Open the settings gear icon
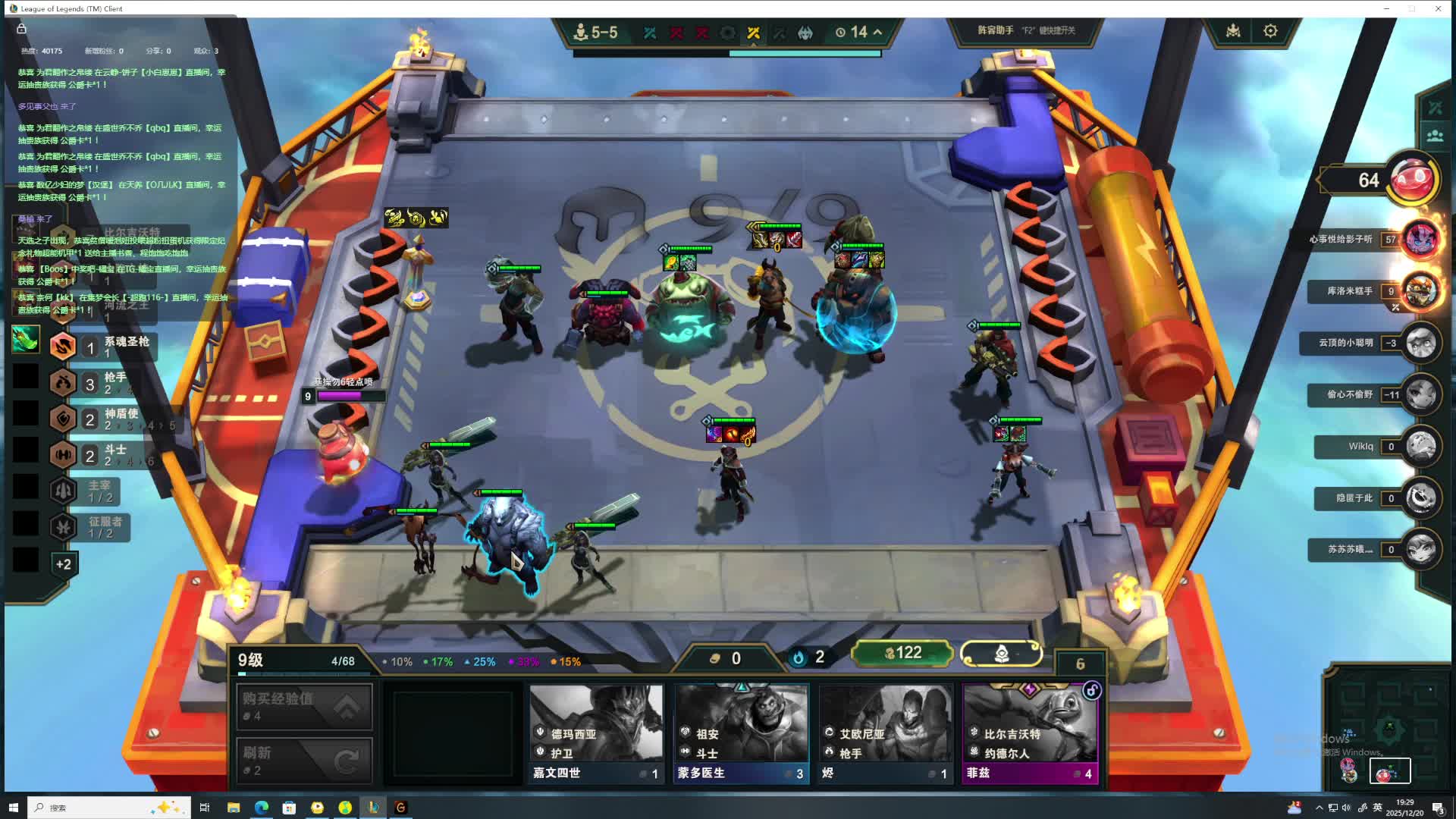The image size is (1456, 819). (1270, 31)
